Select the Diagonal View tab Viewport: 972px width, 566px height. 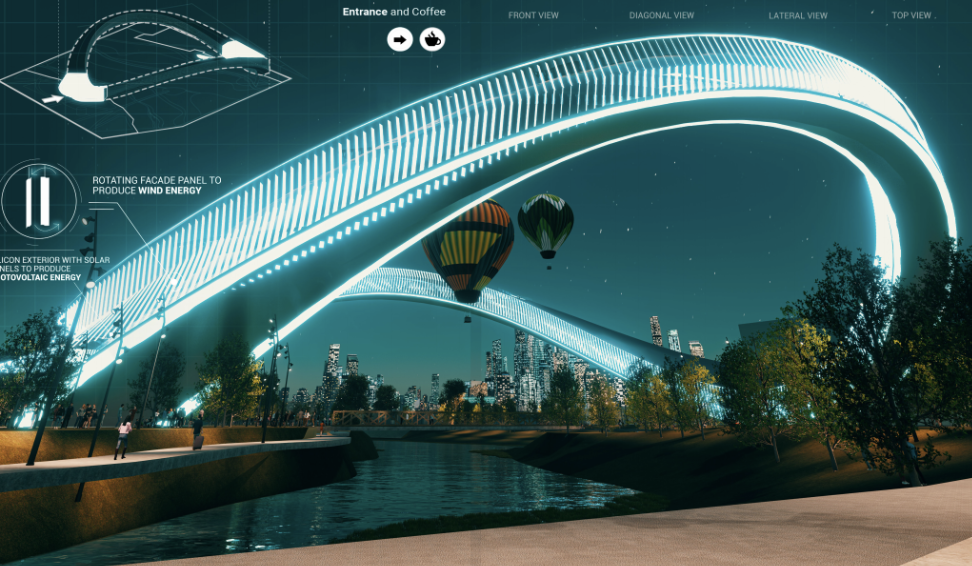tap(661, 16)
